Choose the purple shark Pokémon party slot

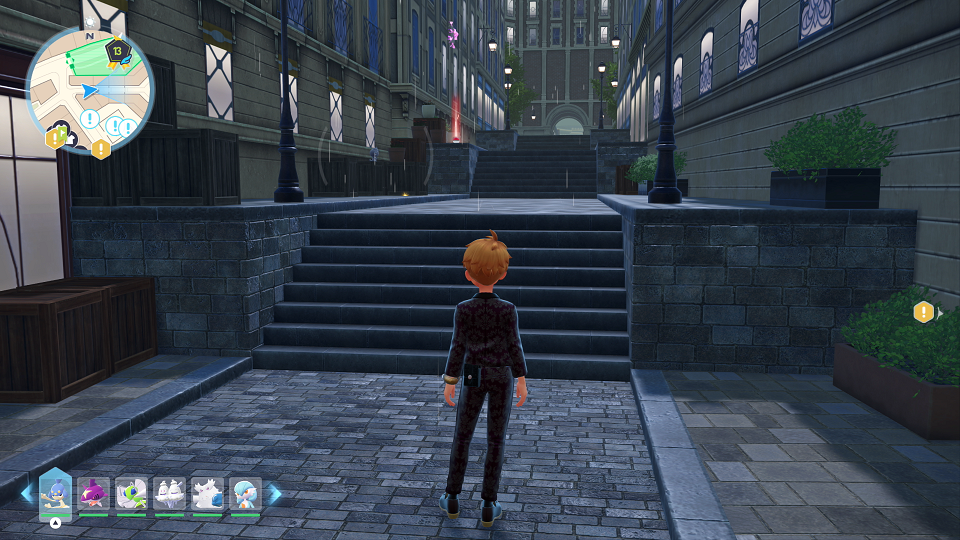[x=93, y=493]
